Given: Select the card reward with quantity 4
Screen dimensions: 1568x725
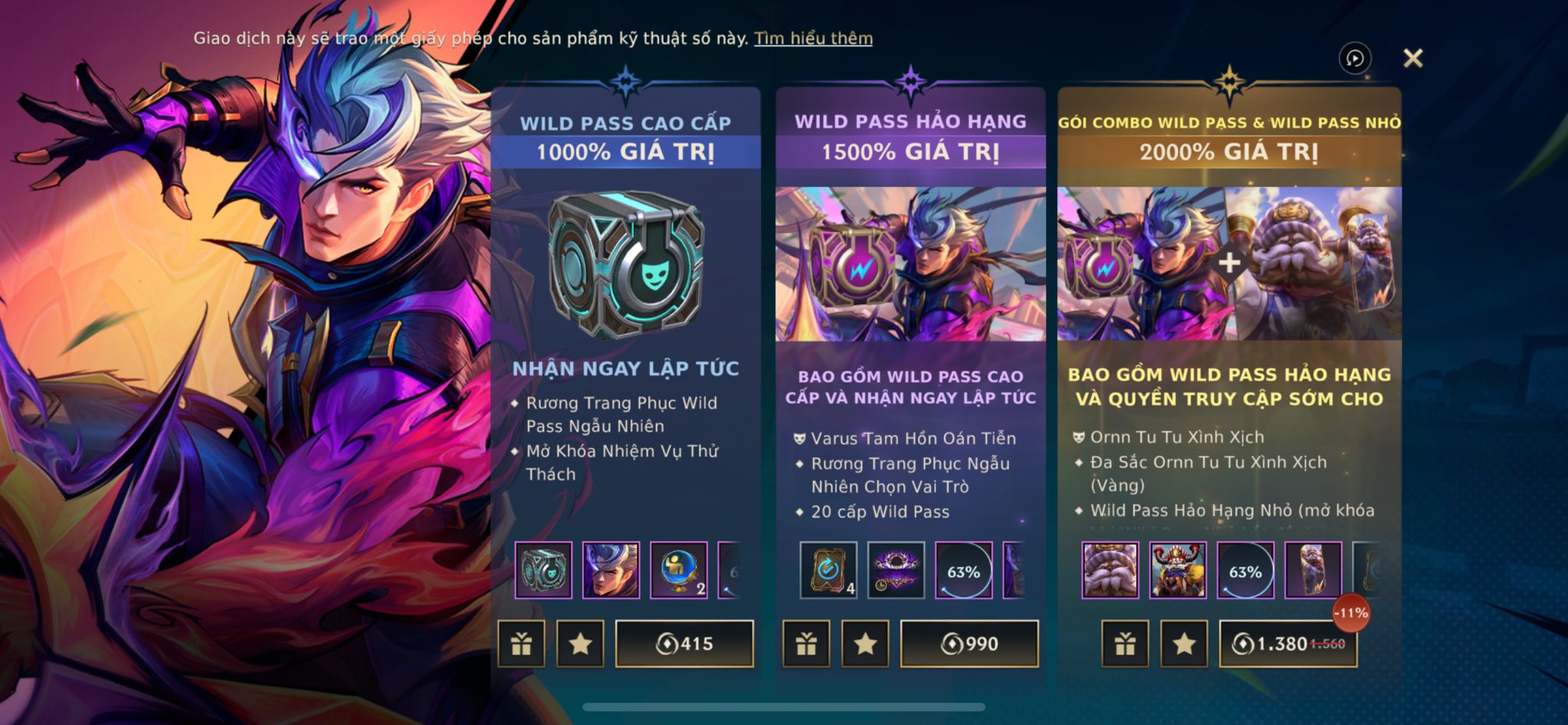Looking at the screenshot, I should pos(828,570).
